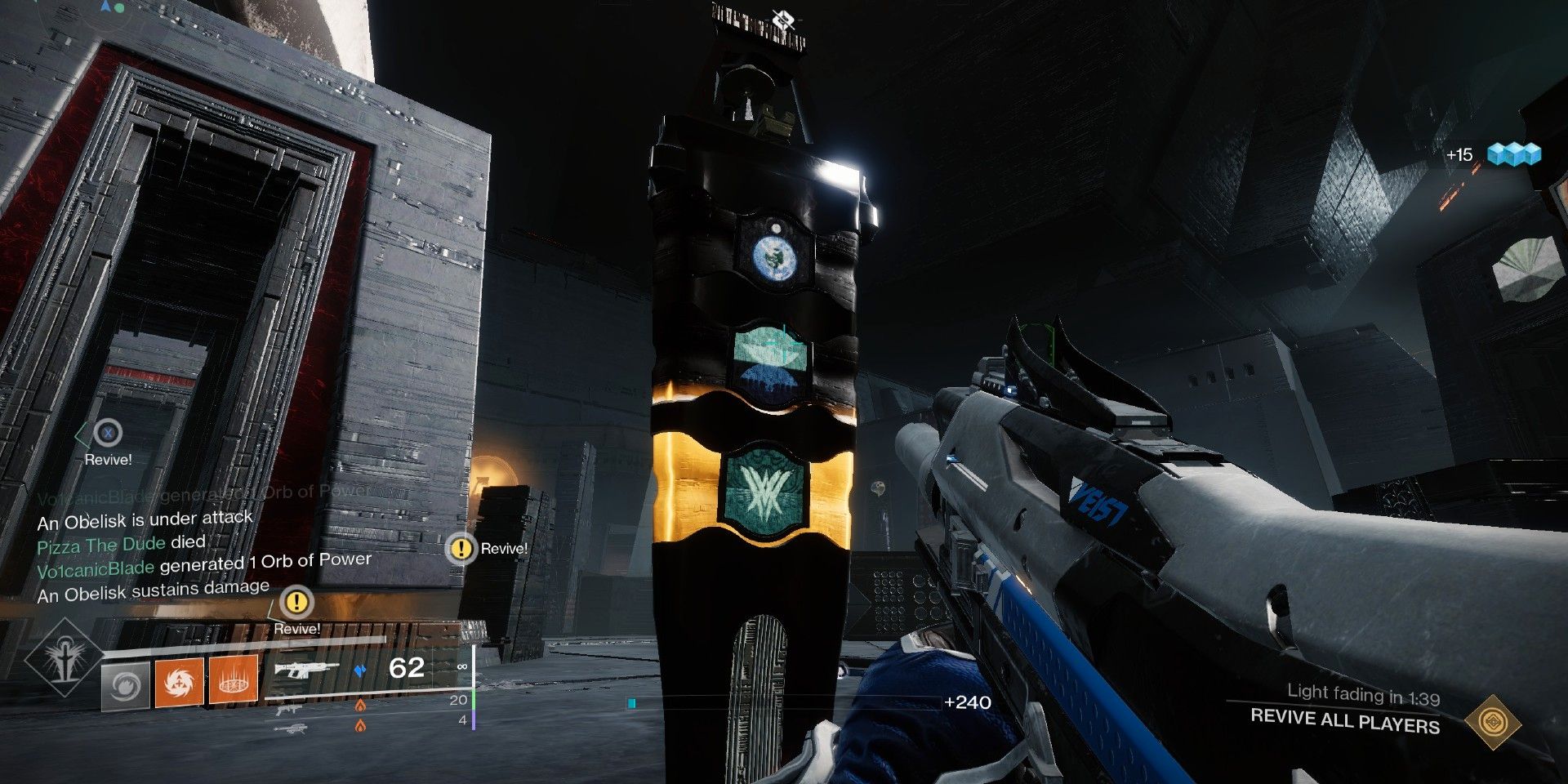1568x784 pixels.
Task: Click the grenade ability icon
Action: (124, 684)
